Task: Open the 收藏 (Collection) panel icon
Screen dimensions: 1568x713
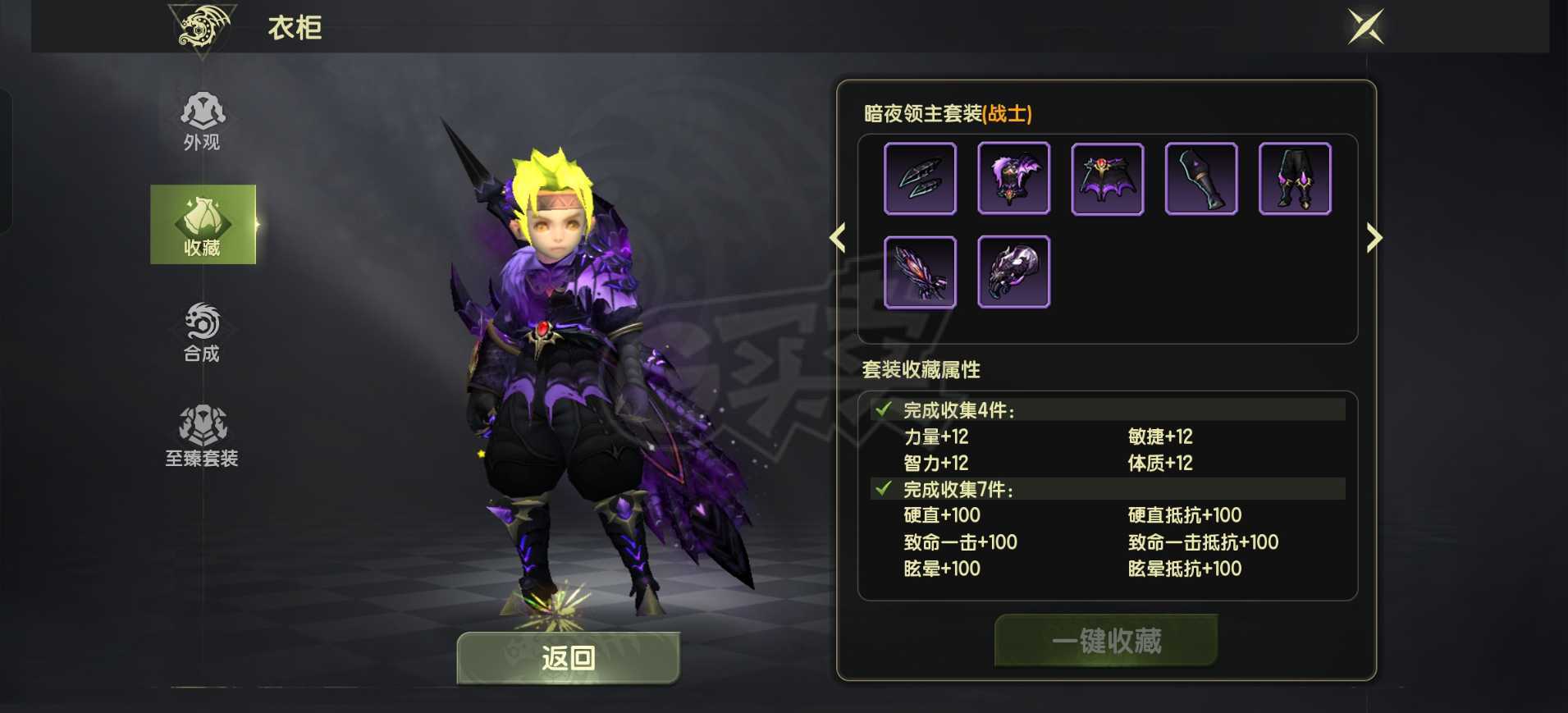Action: [202, 224]
